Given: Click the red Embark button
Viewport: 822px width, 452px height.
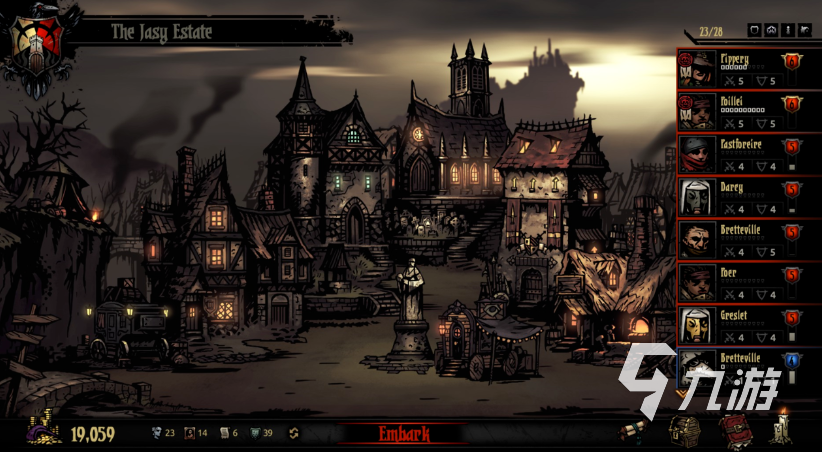Looking at the screenshot, I should pyautogui.click(x=404, y=434).
